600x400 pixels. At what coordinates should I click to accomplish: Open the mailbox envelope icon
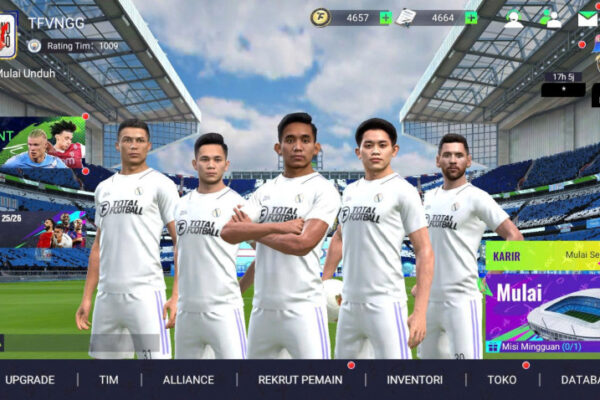pyautogui.click(x=587, y=18)
